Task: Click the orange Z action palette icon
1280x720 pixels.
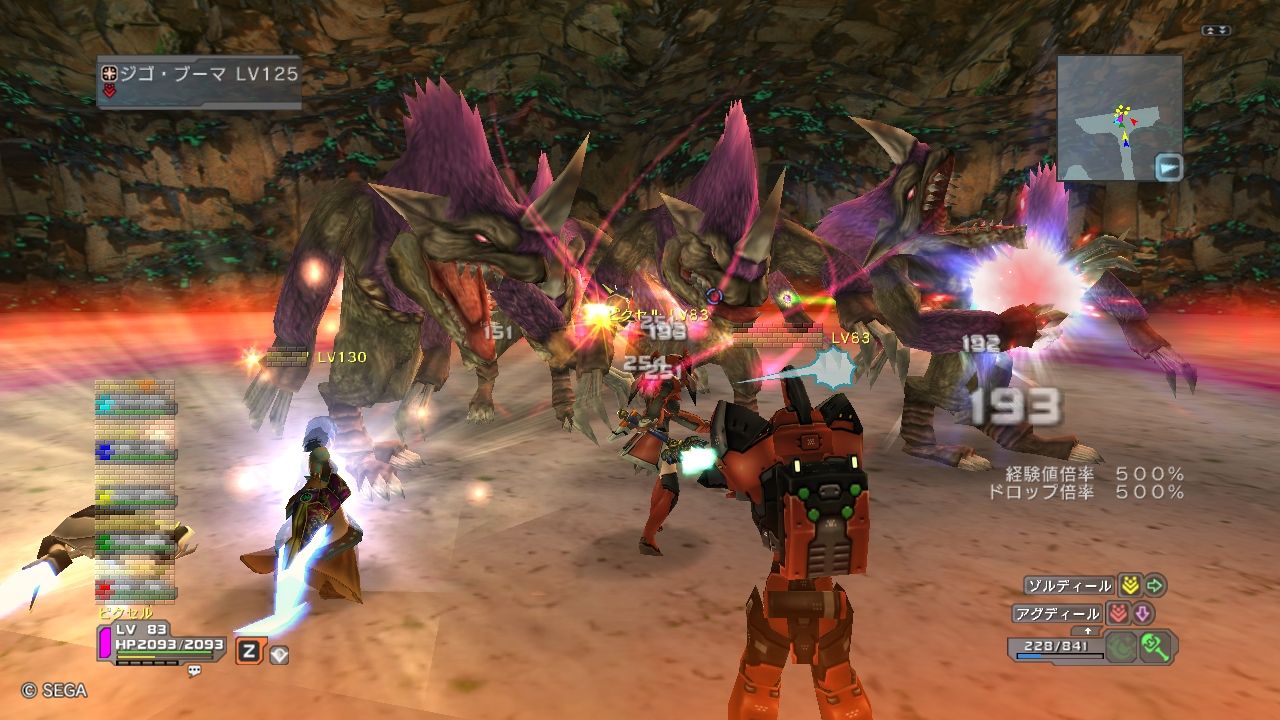Action: point(248,652)
